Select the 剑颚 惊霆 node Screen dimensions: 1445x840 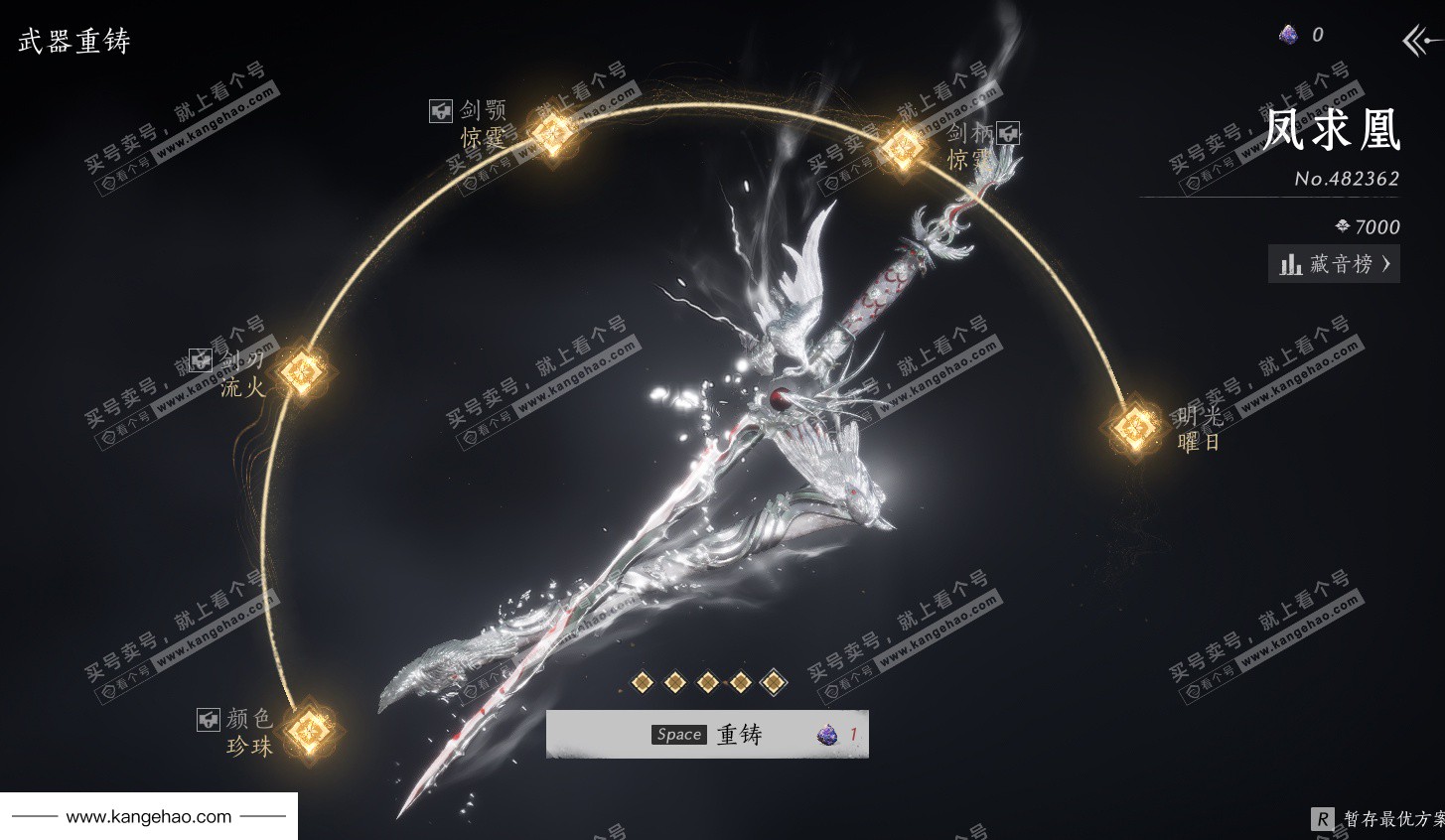pyautogui.click(x=551, y=131)
